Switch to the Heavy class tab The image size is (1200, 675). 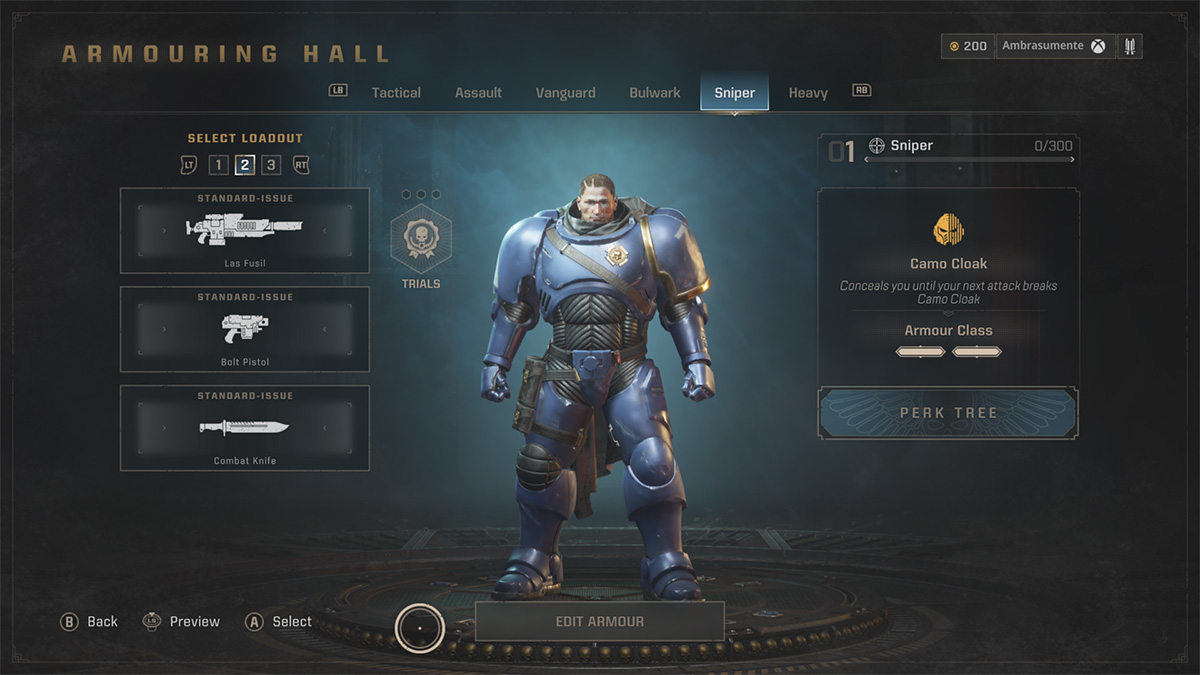coord(808,93)
